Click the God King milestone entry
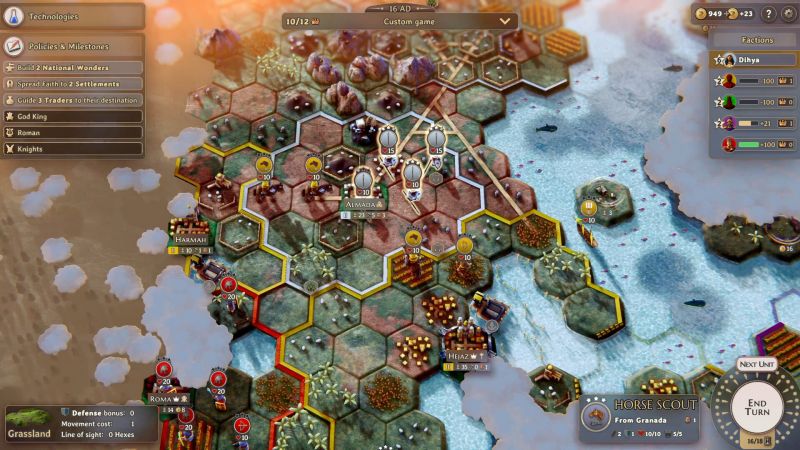800x450 pixels. tap(72, 116)
